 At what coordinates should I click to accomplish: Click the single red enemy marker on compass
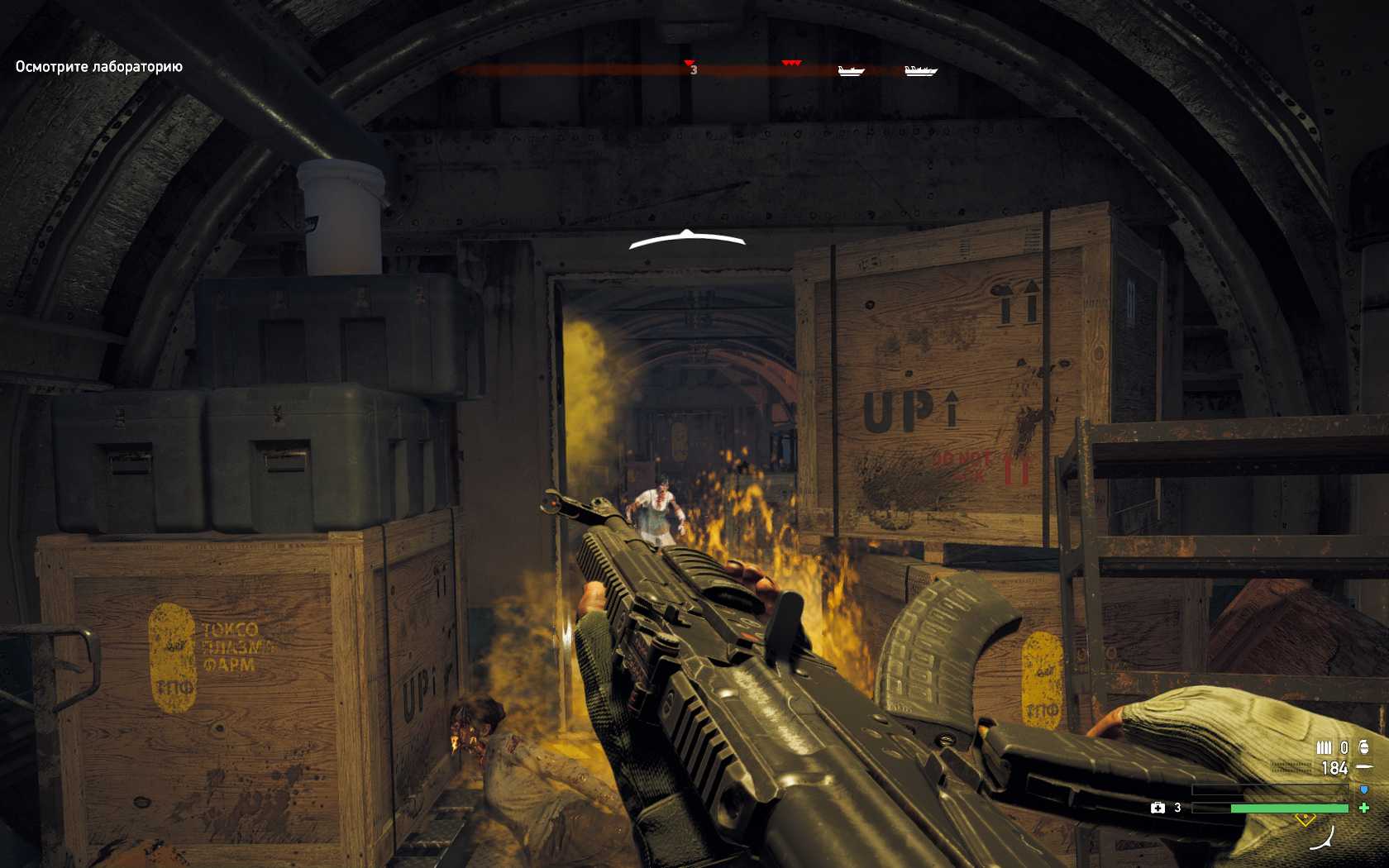[689, 63]
